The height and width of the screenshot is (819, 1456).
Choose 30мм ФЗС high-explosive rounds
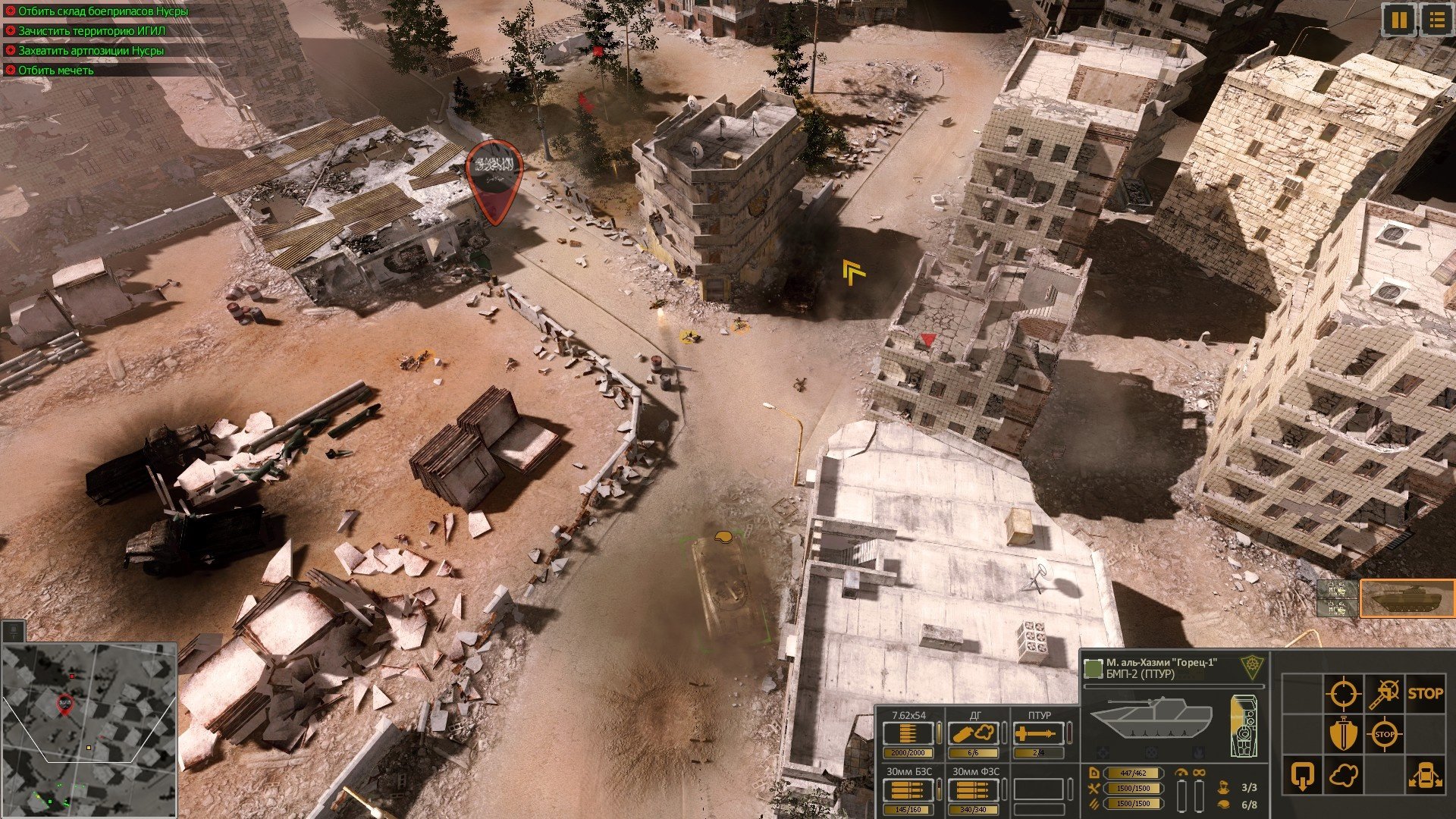click(974, 790)
